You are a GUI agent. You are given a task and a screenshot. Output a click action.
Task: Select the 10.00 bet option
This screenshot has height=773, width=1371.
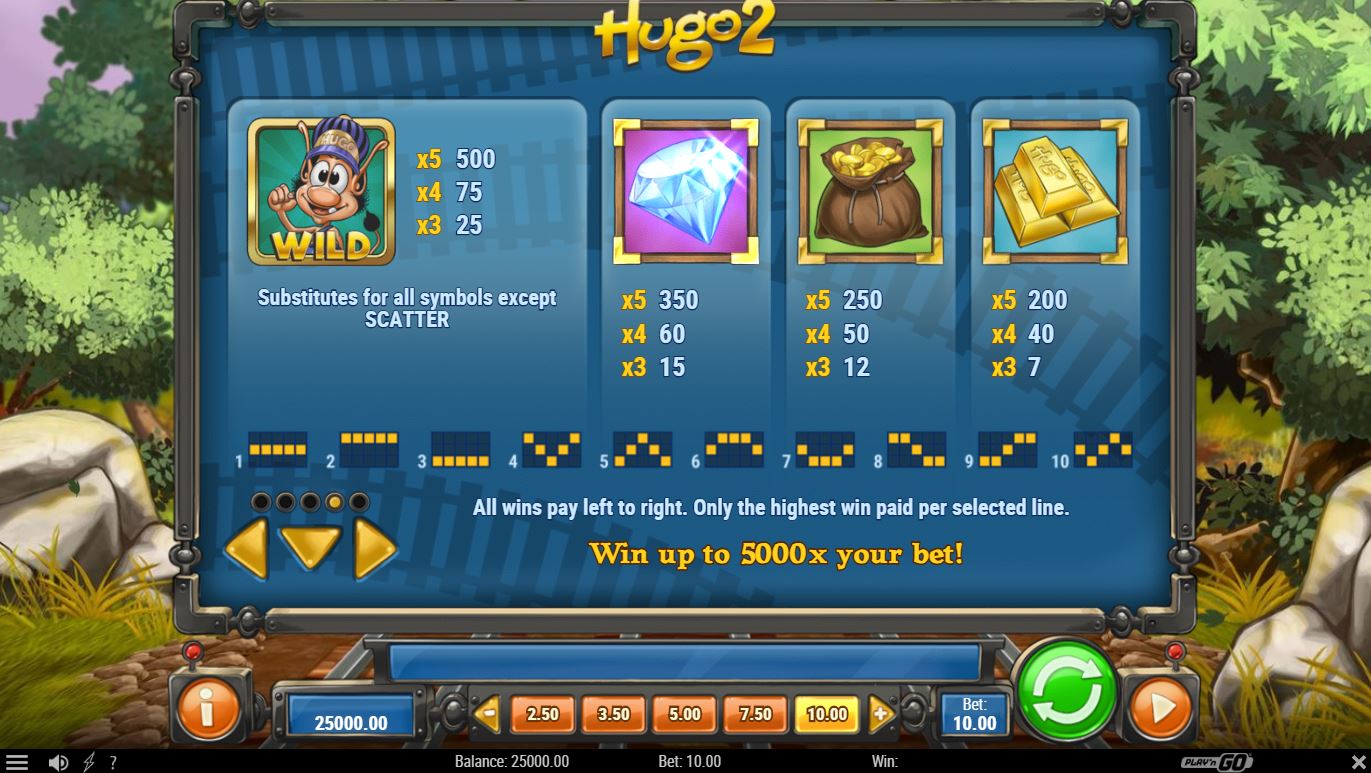(x=826, y=715)
